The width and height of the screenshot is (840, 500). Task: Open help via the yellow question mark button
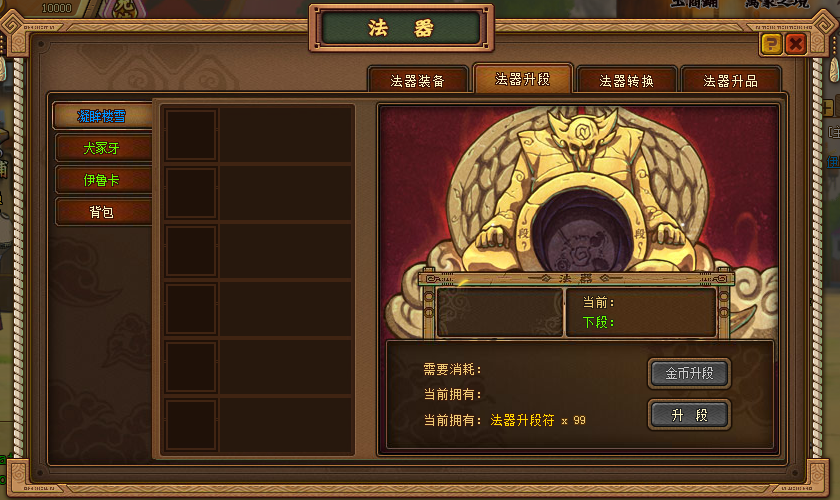(x=770, y=43)
